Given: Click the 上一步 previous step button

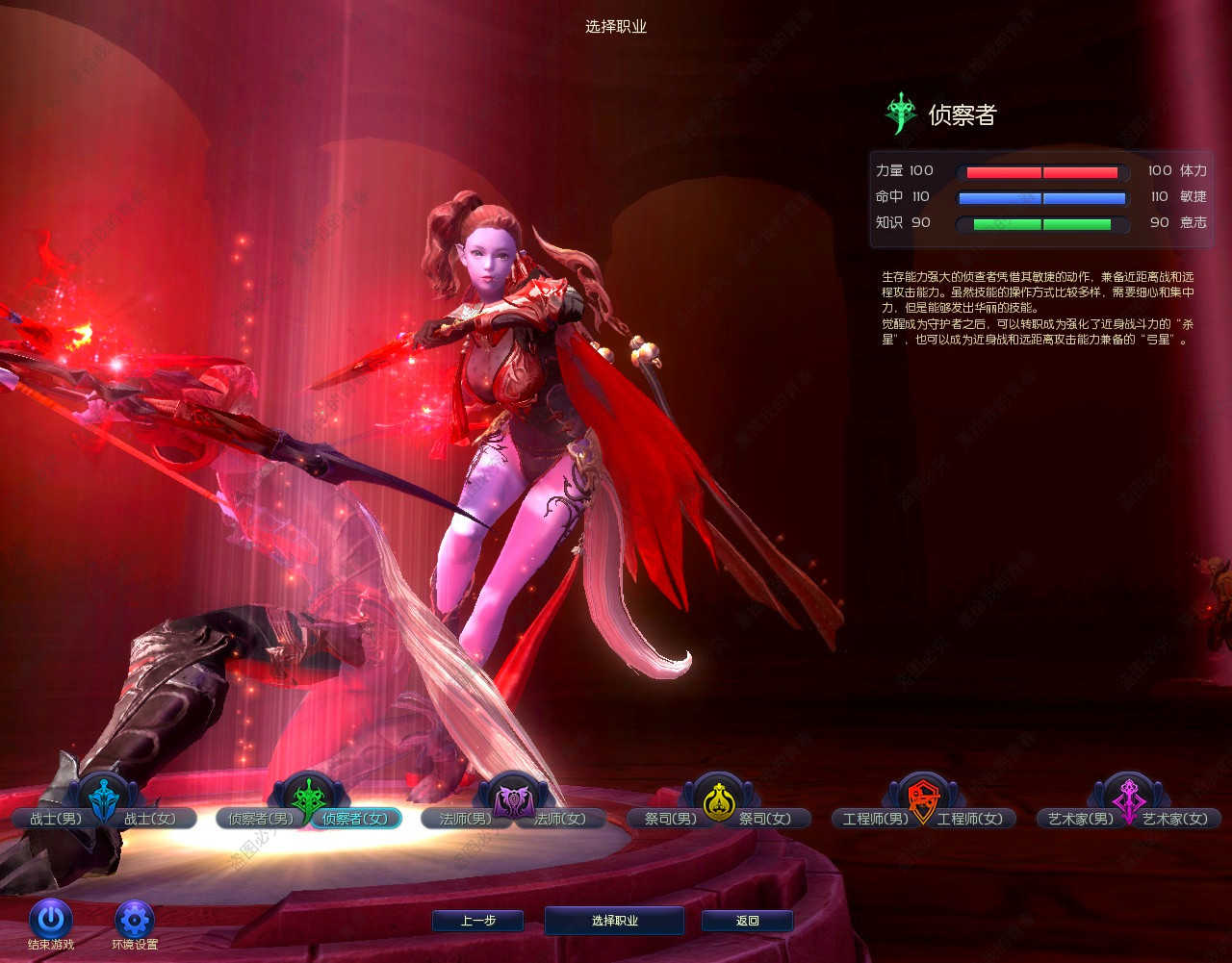Looking at the screenshot, I should coord(477,921).
